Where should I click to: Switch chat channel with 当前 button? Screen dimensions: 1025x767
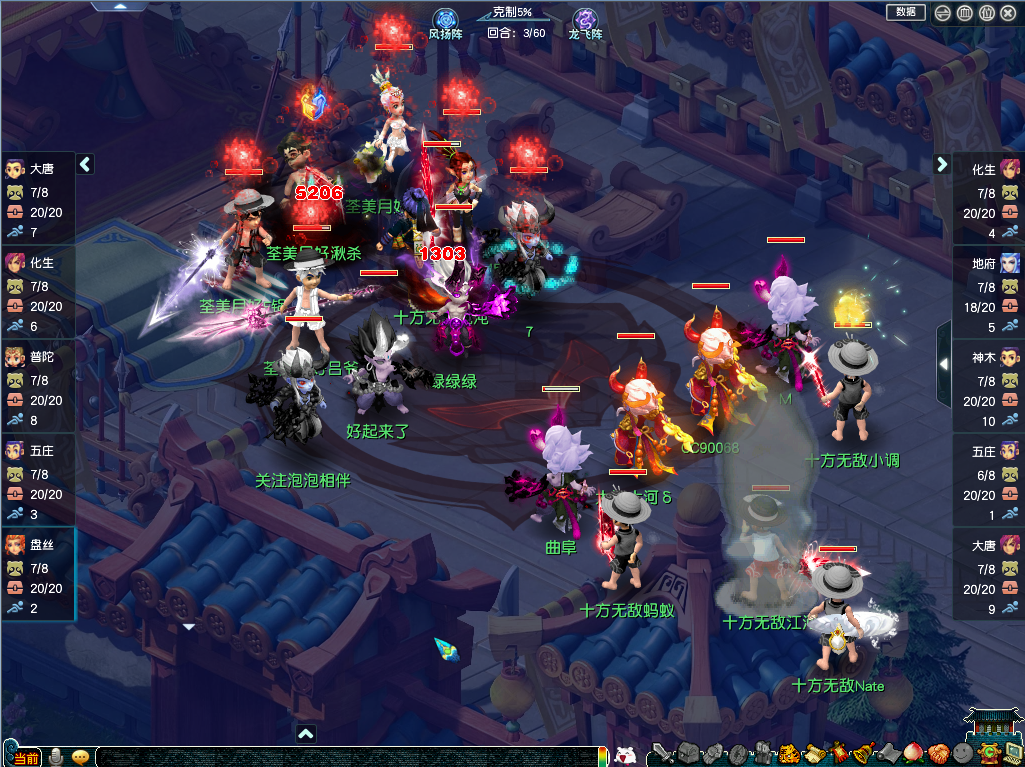click(27, 757)
